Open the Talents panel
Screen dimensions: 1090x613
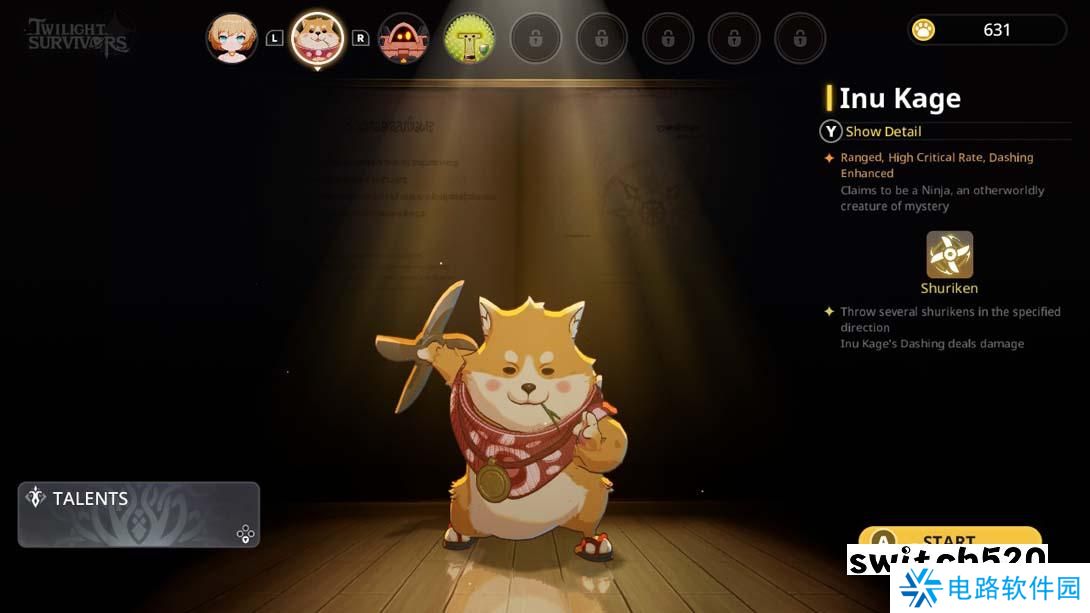[x=138, y=514]
